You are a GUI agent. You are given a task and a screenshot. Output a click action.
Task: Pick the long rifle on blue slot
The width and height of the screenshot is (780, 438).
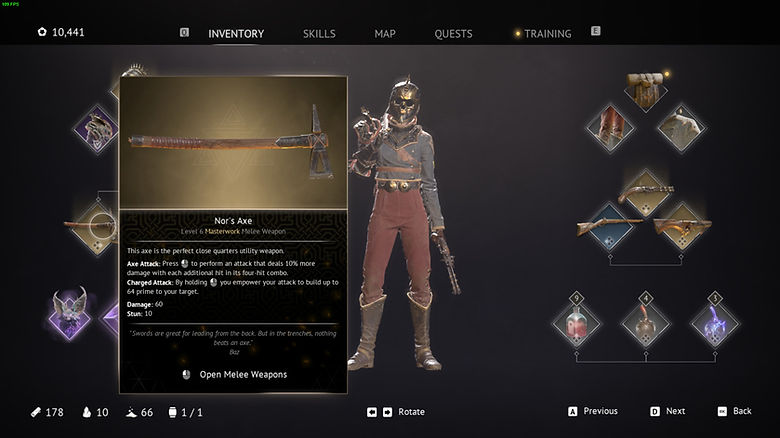[x=610, y=226]
